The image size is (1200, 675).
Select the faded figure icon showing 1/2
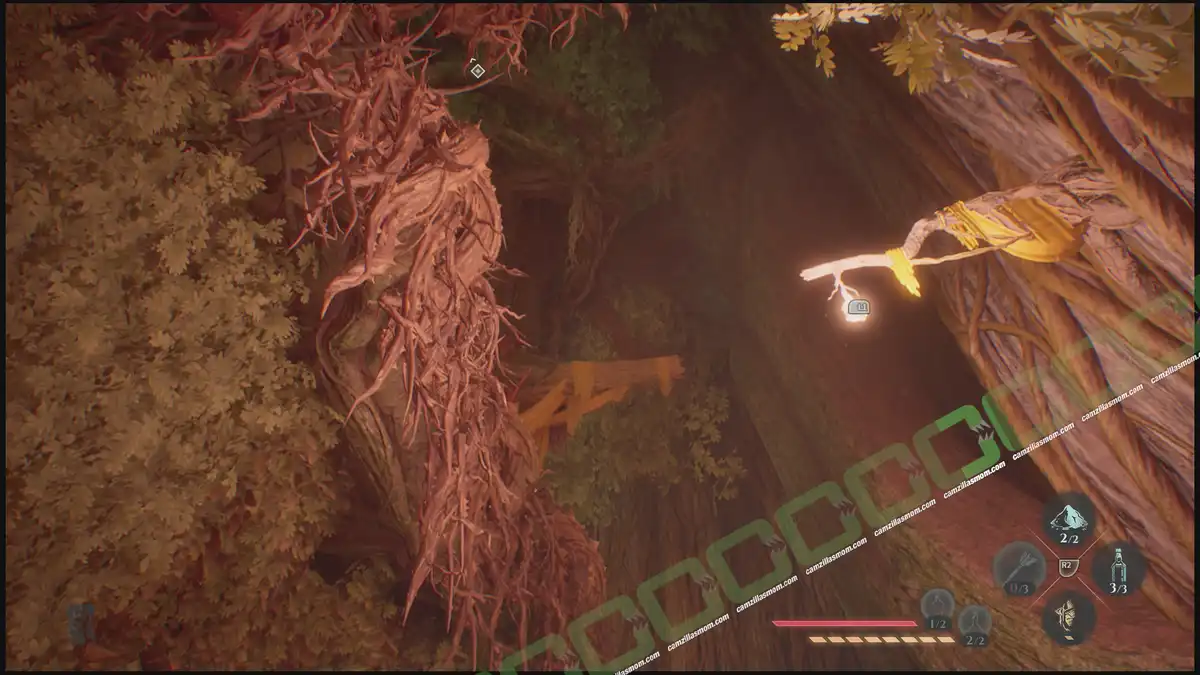point(937,606)
